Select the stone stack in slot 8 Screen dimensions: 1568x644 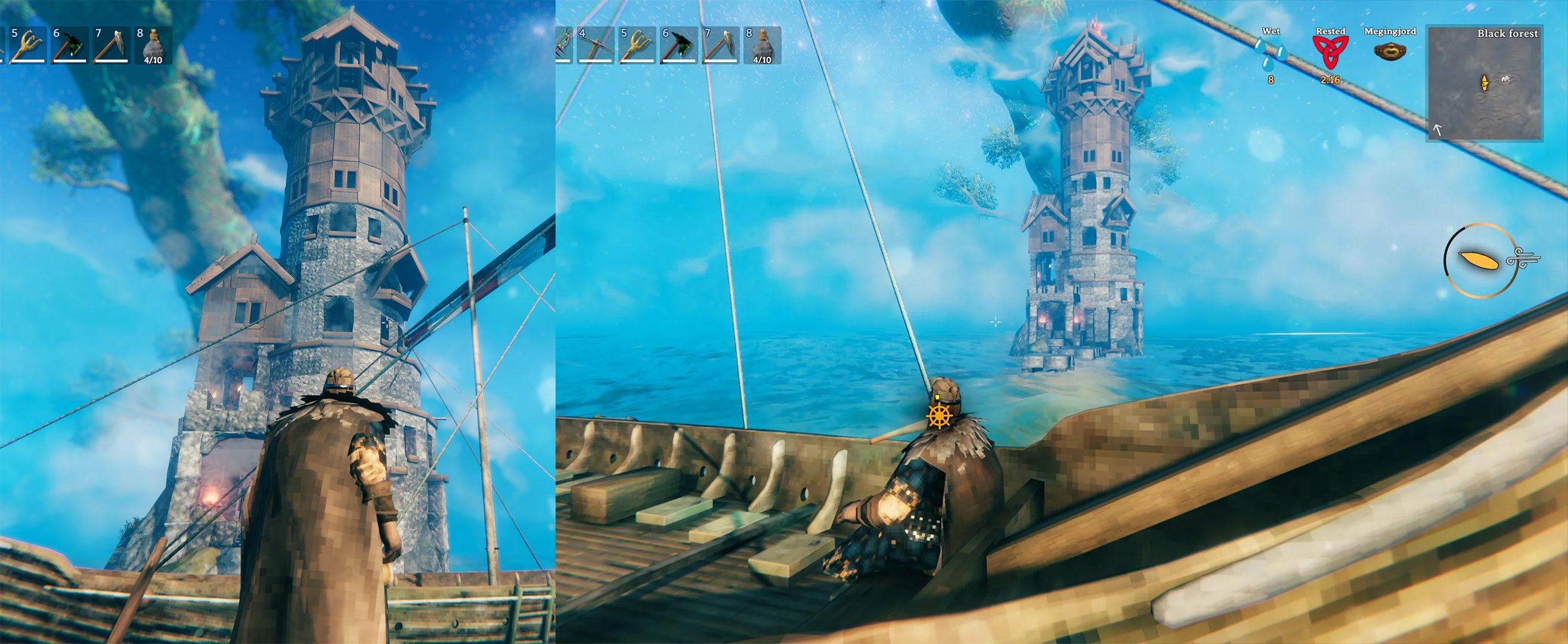tap(761, 44)
